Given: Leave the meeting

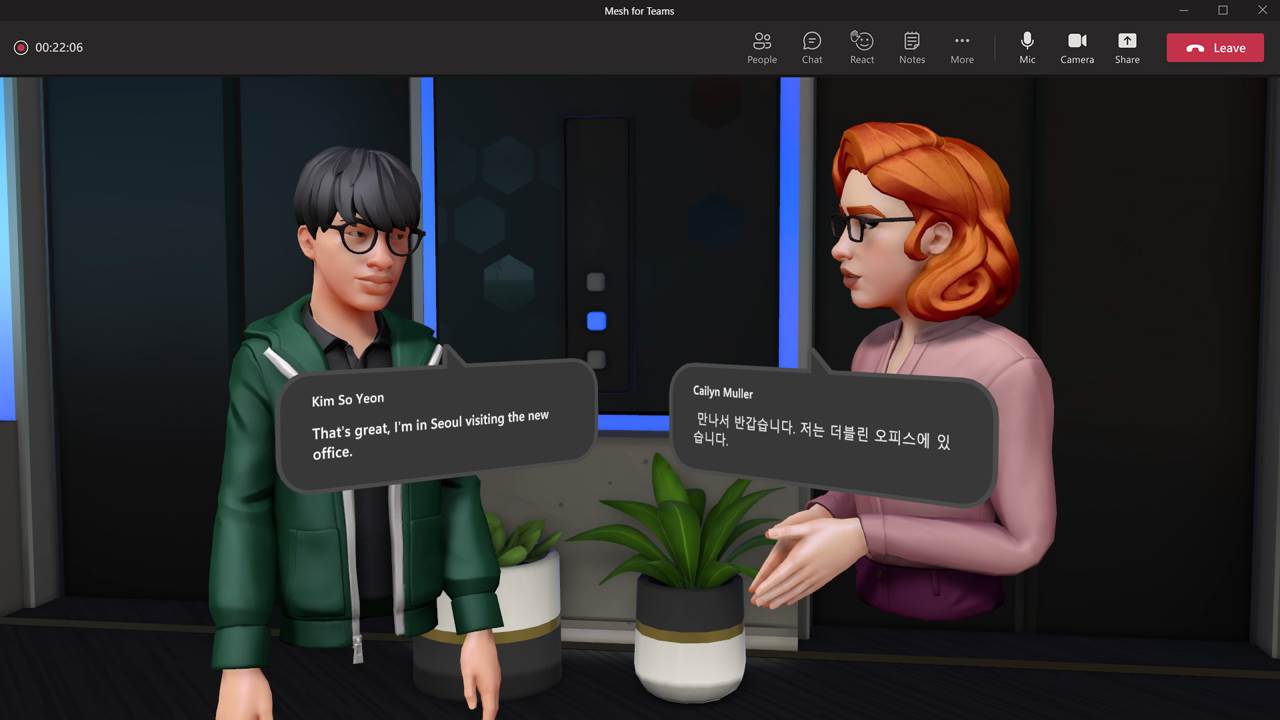Looking at the screenshot, I should tap(1214, 47).
